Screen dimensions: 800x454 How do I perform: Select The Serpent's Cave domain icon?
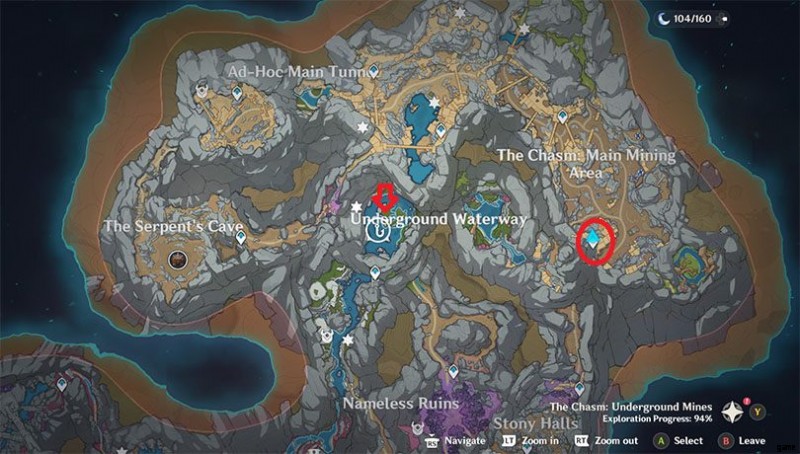coord(179,260)
